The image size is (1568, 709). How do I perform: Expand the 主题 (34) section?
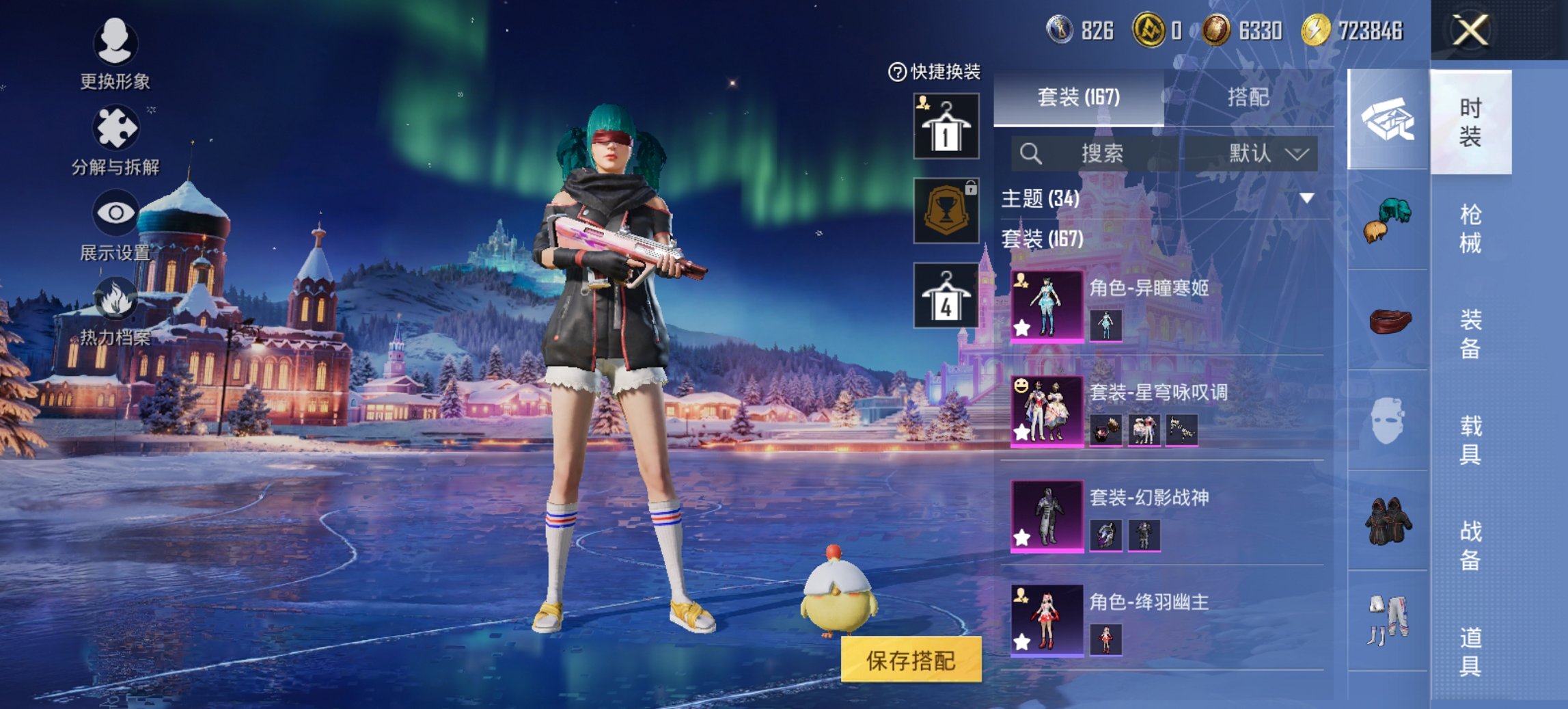tap(1306, 198)
